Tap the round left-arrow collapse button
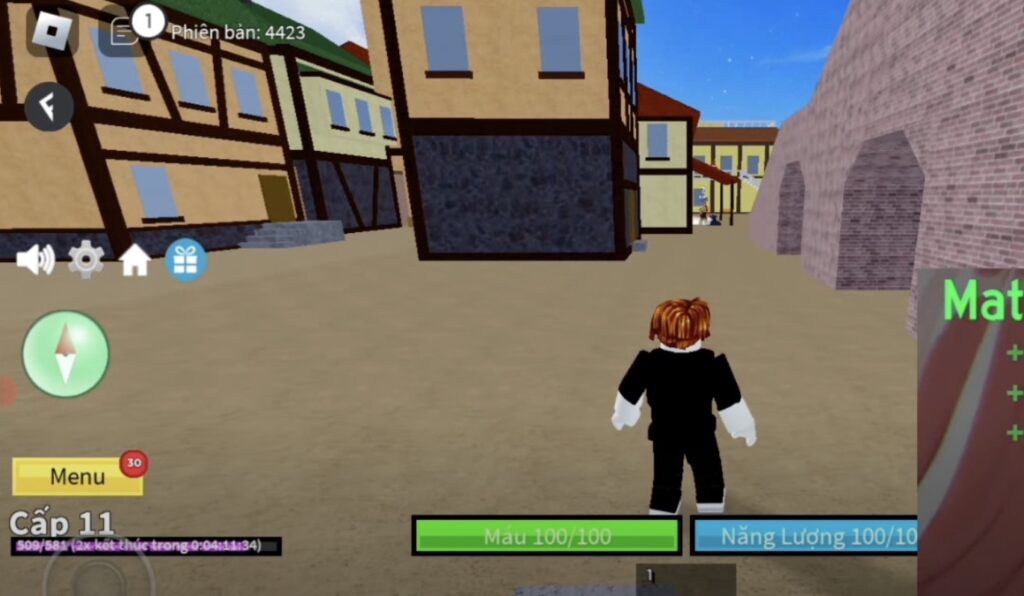 click(x=49, y=106)
